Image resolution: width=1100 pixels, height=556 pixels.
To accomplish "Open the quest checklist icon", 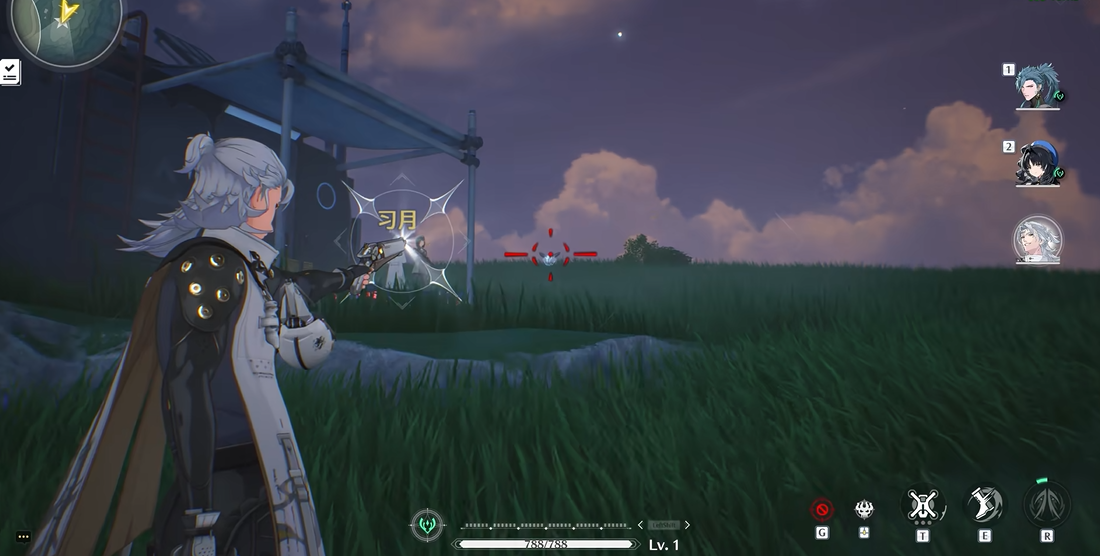I will point(10,72).
